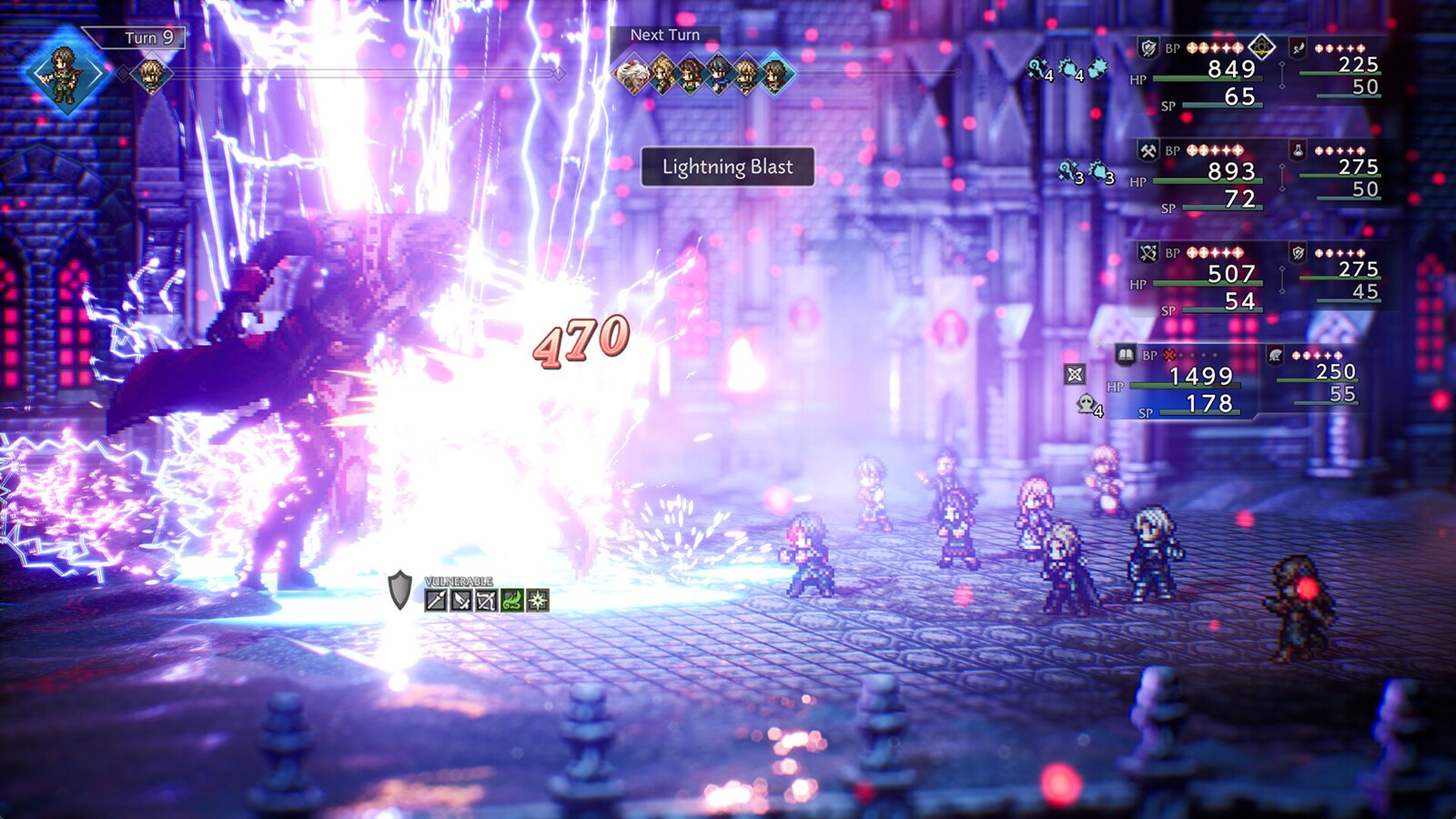
Task: Click the red X BP indicator on the Scholar panel
Action: (1168, 356)
